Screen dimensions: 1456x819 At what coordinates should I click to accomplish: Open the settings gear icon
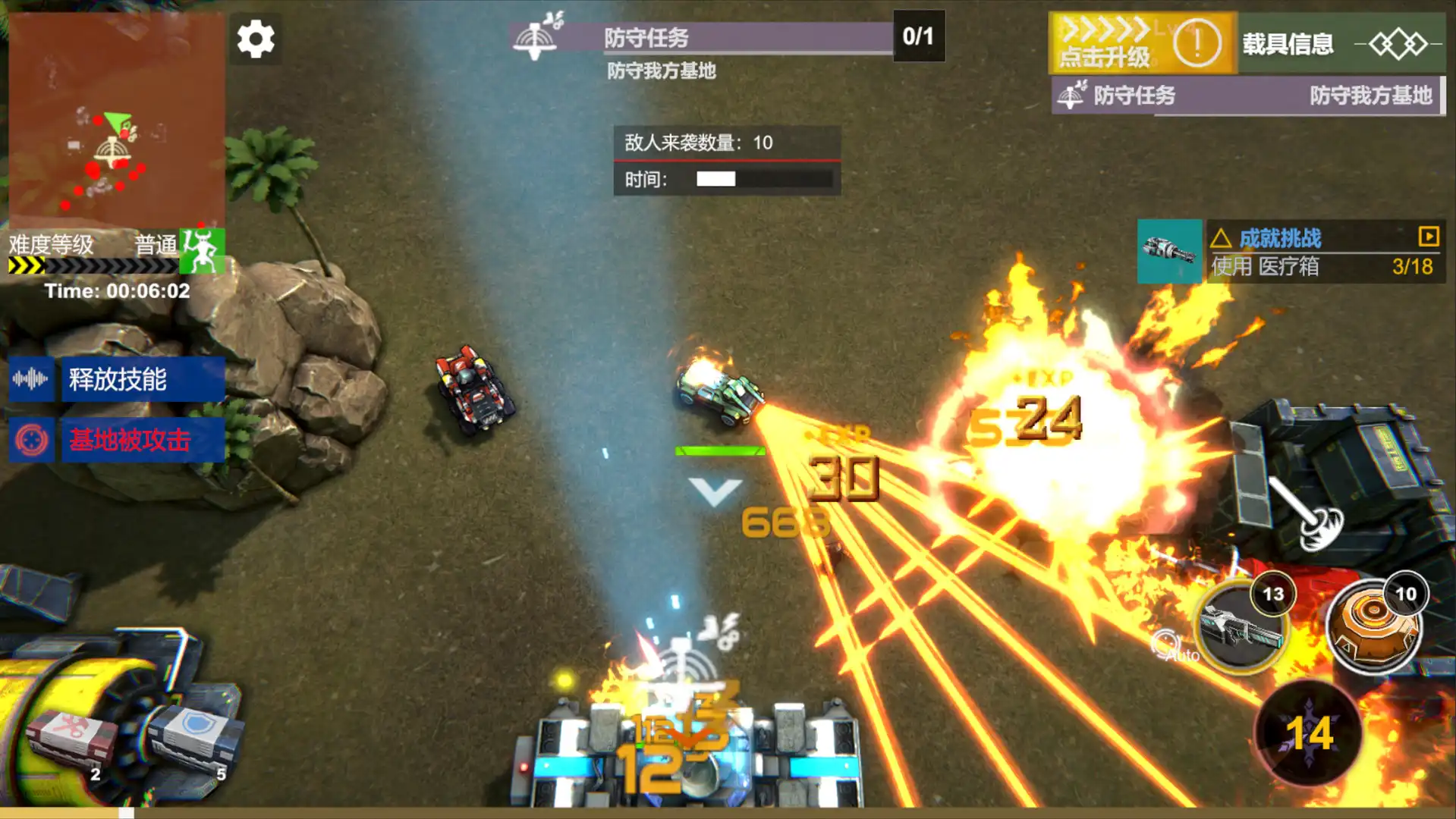256,37
